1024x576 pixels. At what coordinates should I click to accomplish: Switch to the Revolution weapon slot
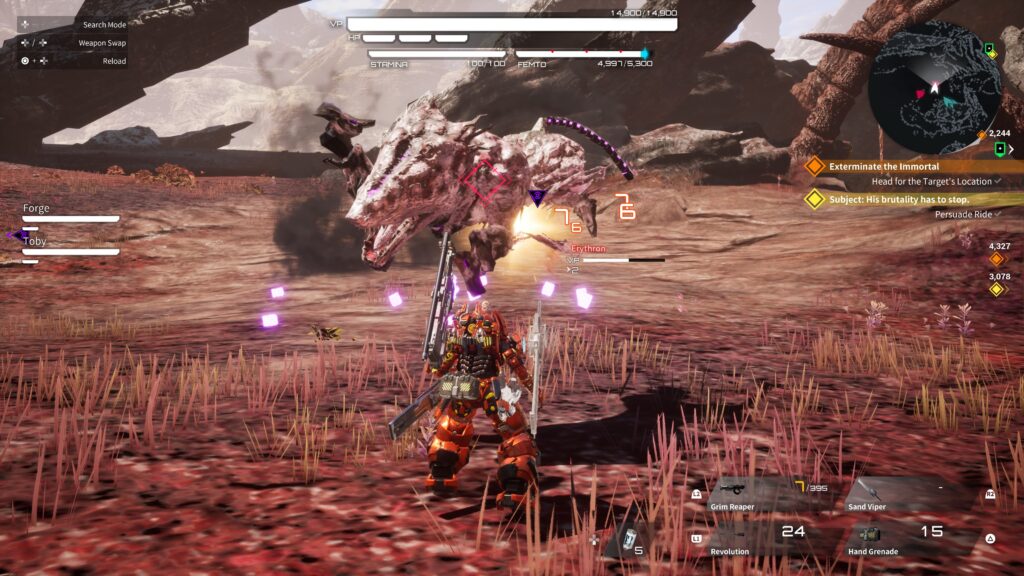759,537
